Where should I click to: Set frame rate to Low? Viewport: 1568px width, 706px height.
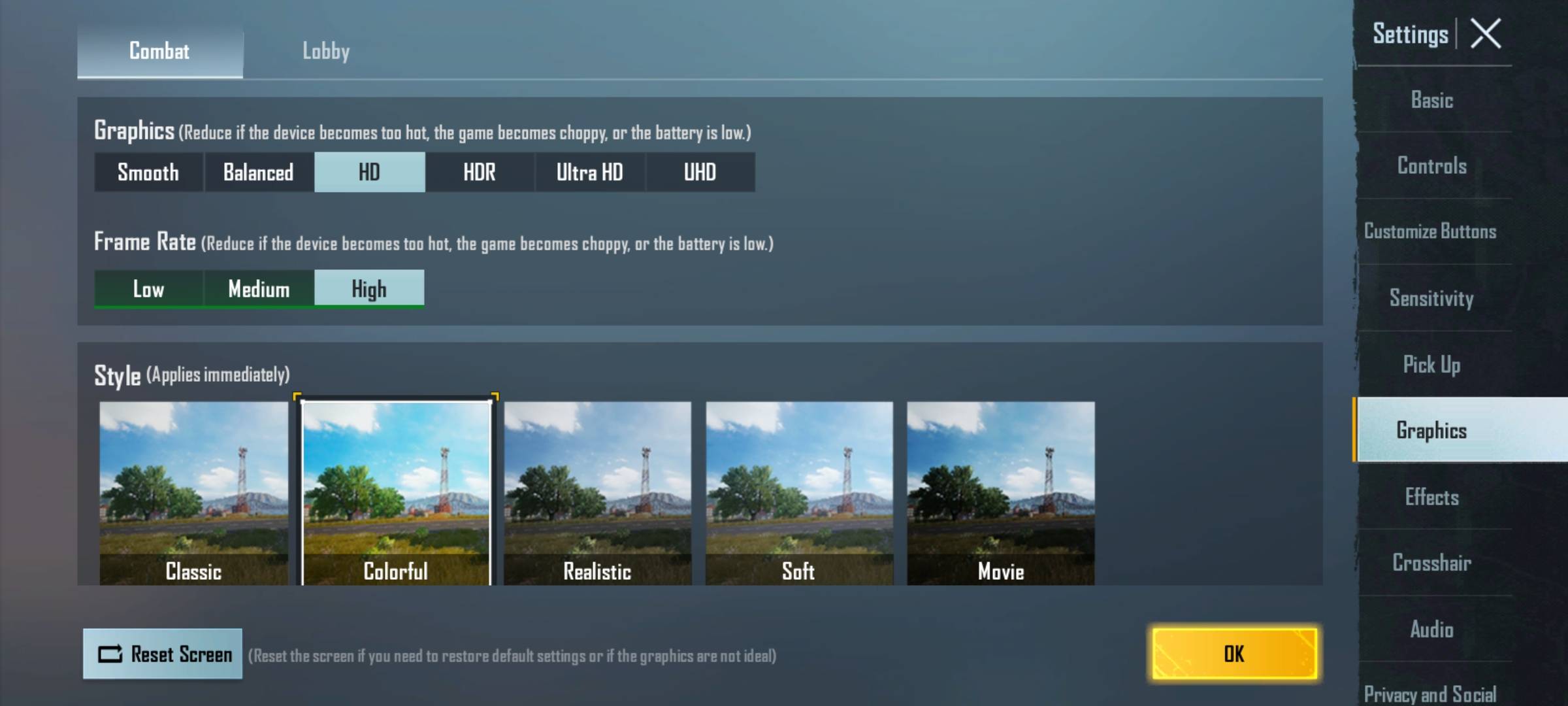(148, 288)
